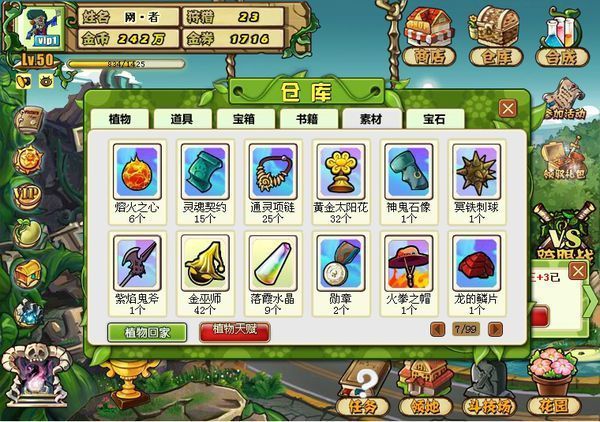
Task: Show the 书籍 tab
Action: (x=307, y=118)
